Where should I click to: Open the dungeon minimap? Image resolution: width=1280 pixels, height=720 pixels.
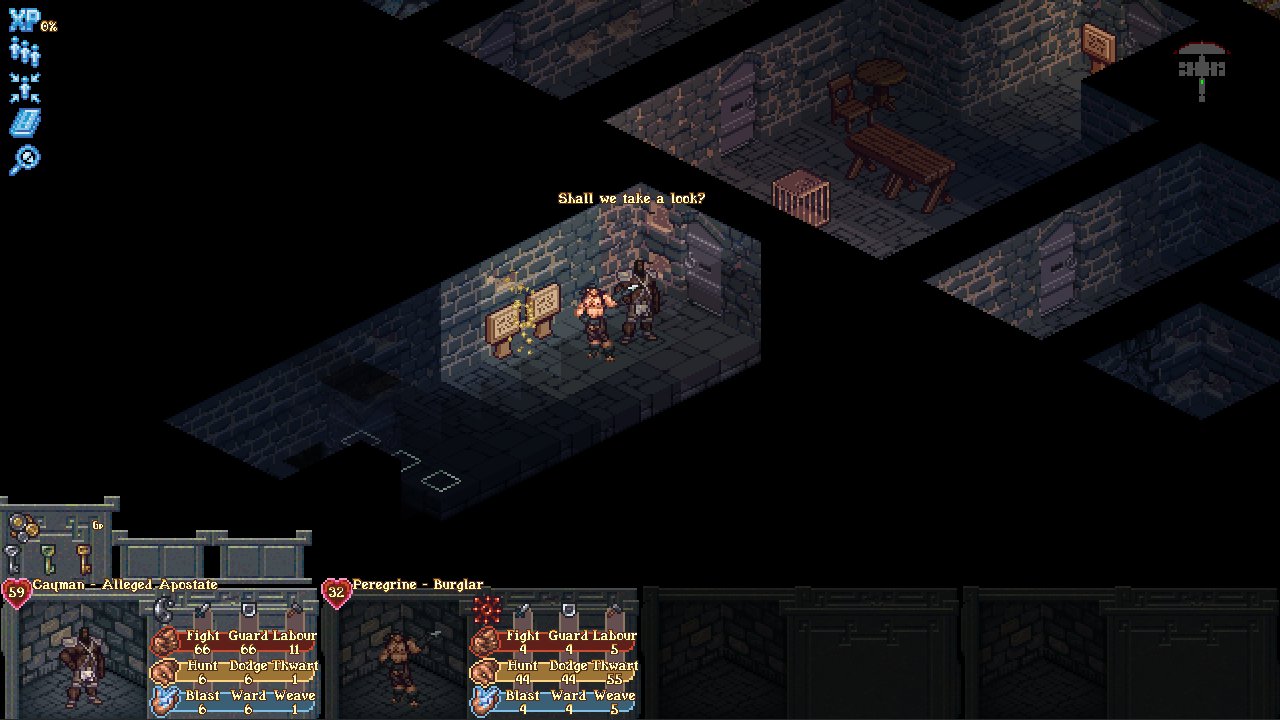click(x=1201, y=66)
